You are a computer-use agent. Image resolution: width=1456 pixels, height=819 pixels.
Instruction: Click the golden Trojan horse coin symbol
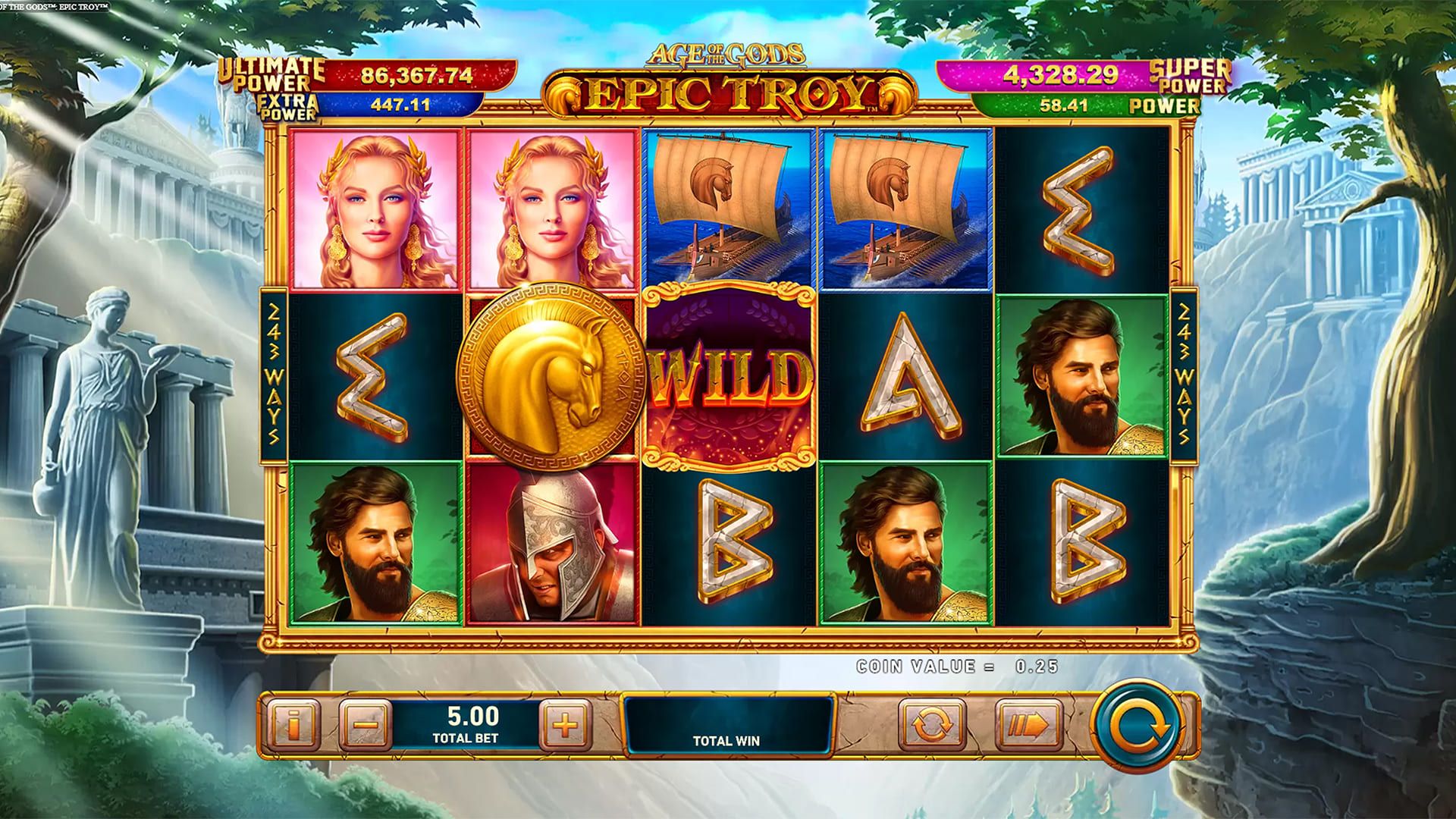548,370
